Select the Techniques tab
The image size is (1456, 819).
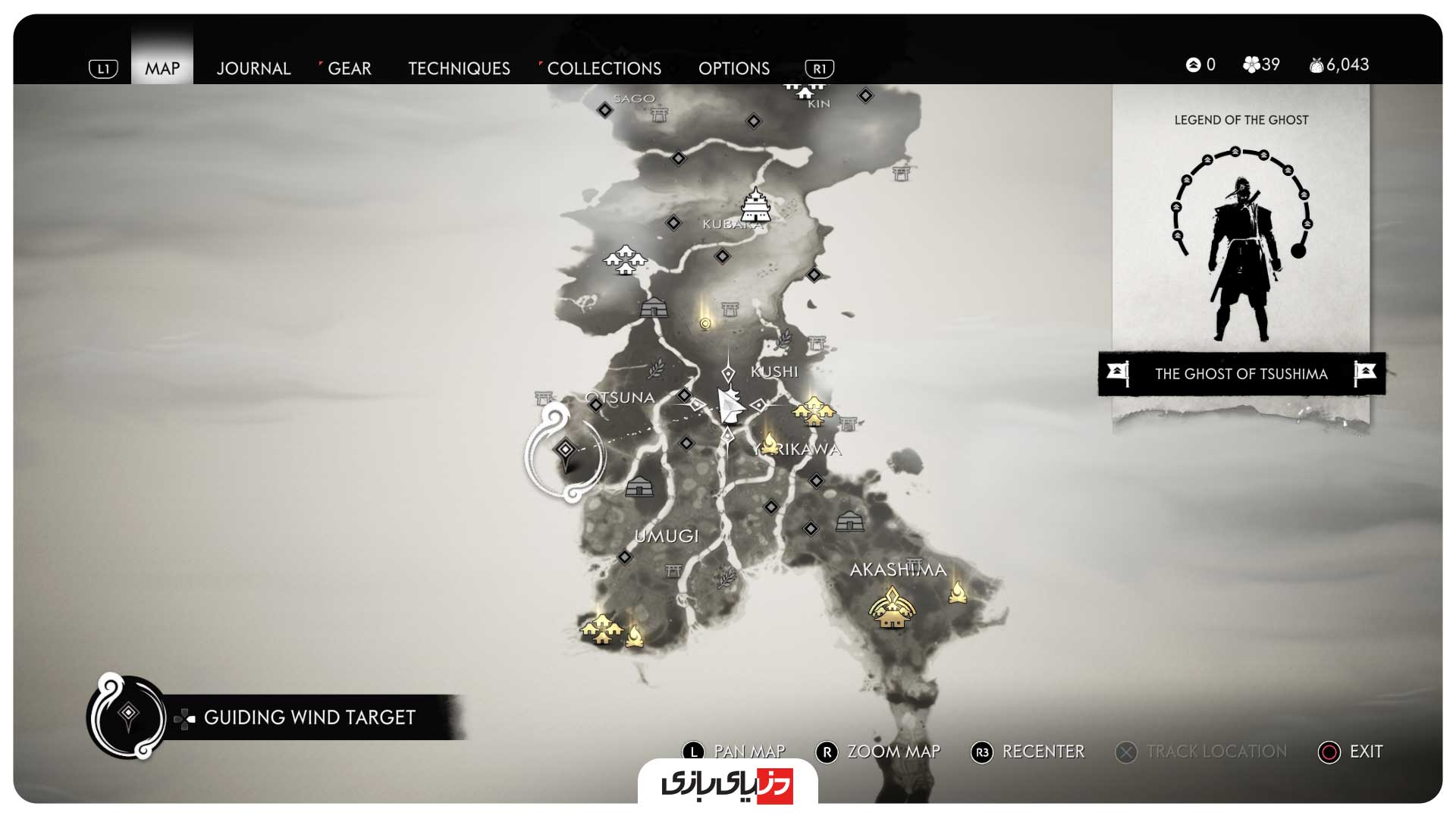pyautogui.click(x=459, y=68)
